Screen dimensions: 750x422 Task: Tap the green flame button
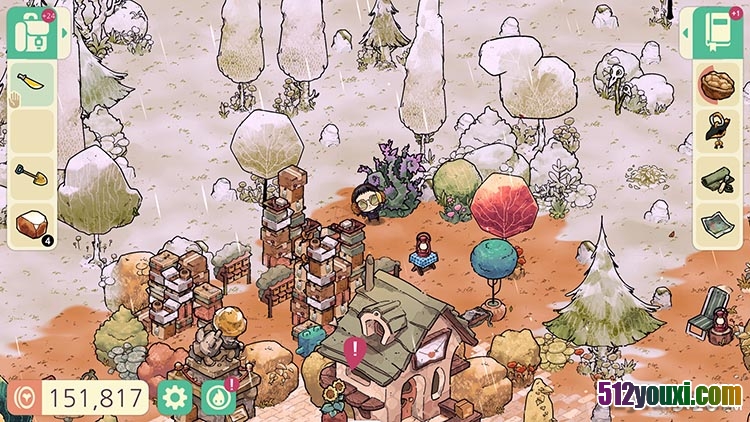tap(219, 398)
